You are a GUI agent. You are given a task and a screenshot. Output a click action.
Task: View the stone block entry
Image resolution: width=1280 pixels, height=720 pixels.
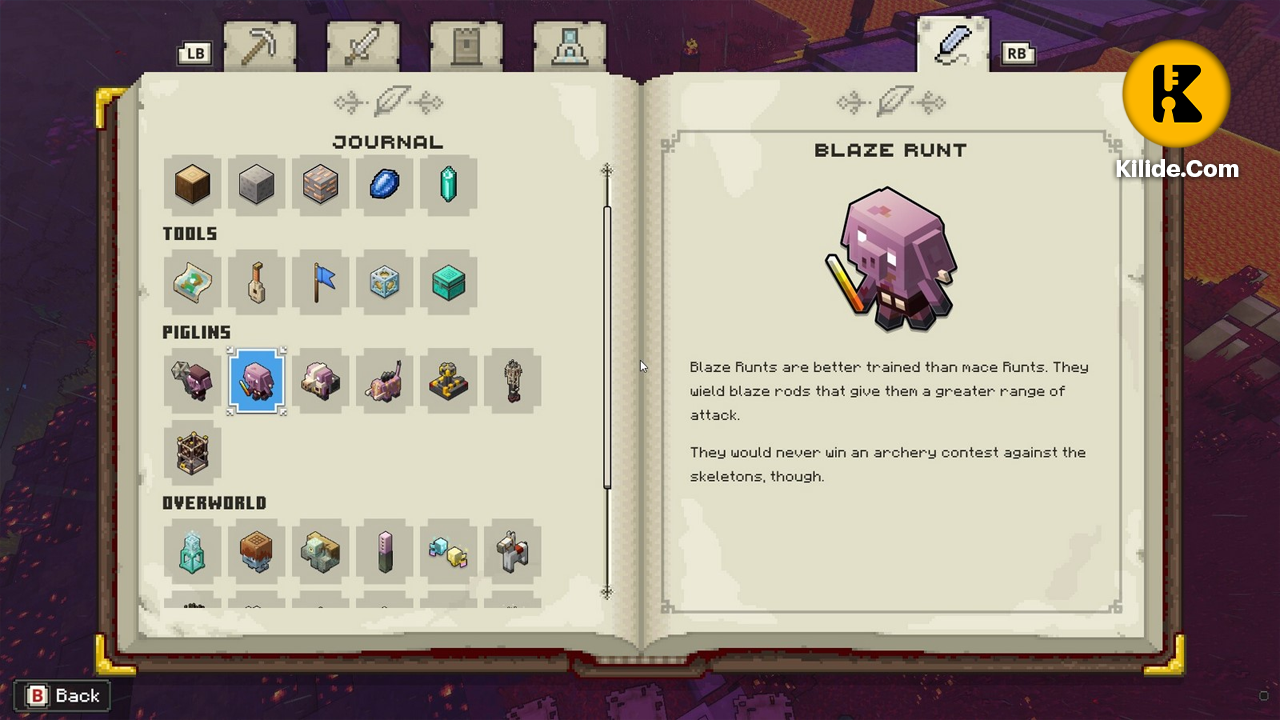(x=256, y=185)
